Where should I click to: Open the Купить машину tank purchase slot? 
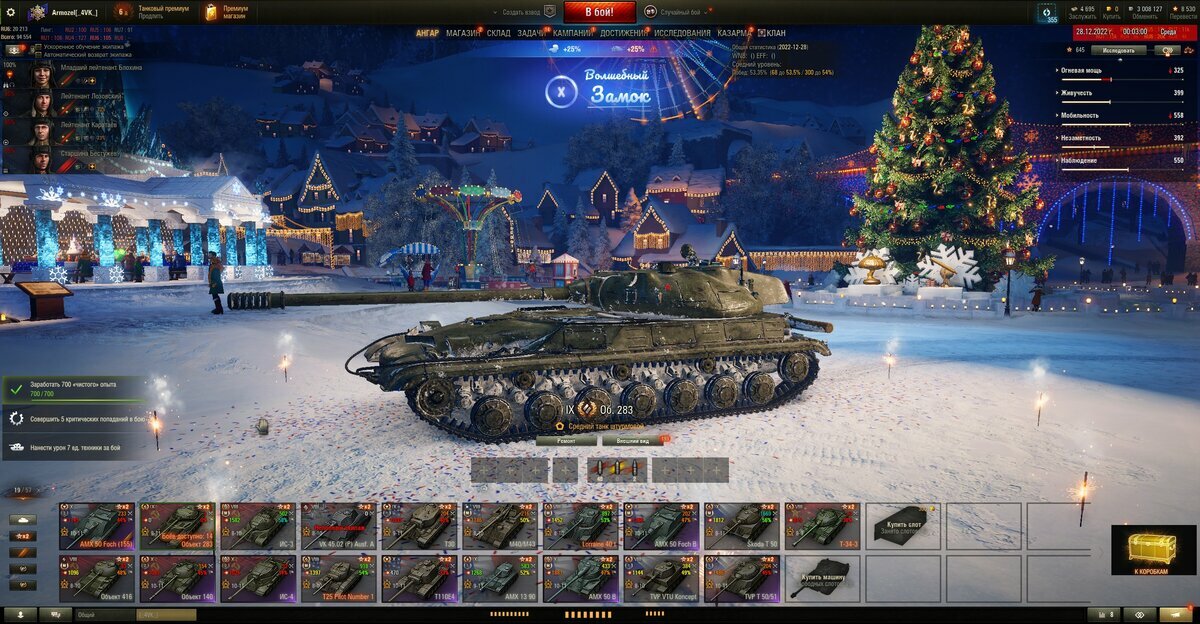(822, 580)
